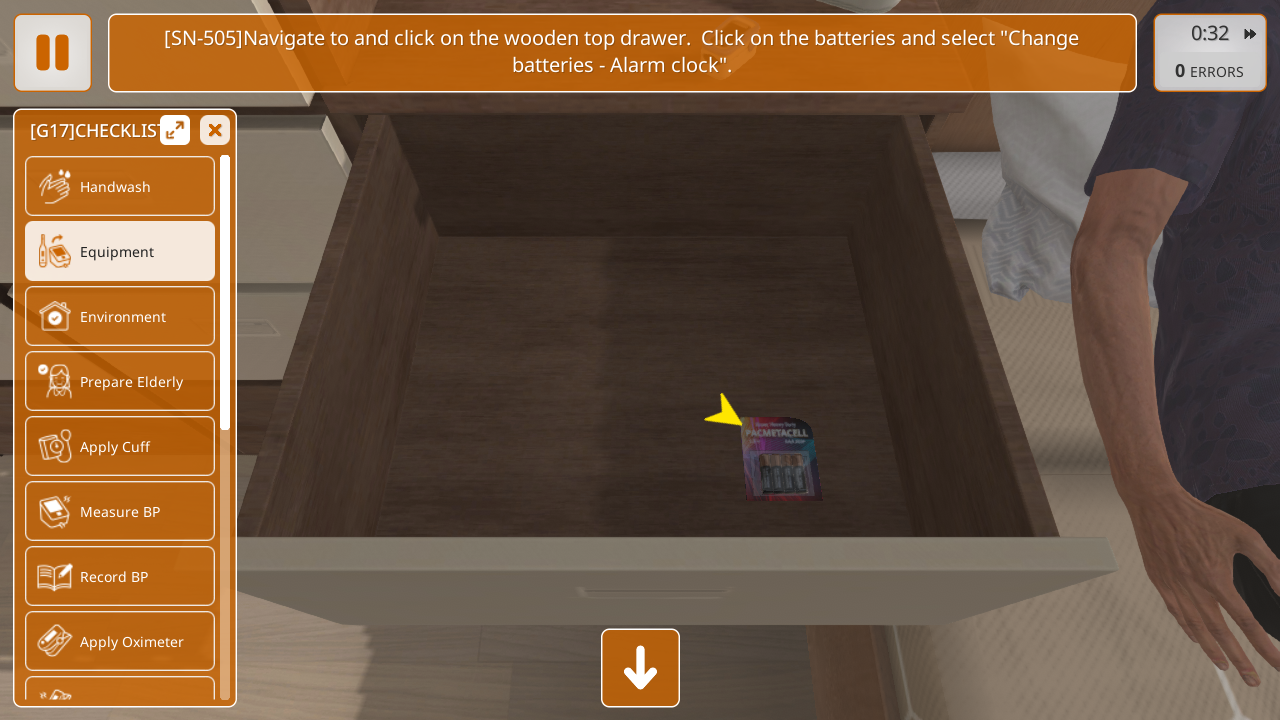Click the fast-forward arrows beside the timer
The height and width of the screenshot is (720, 1280).
[x=1250, y=34]
